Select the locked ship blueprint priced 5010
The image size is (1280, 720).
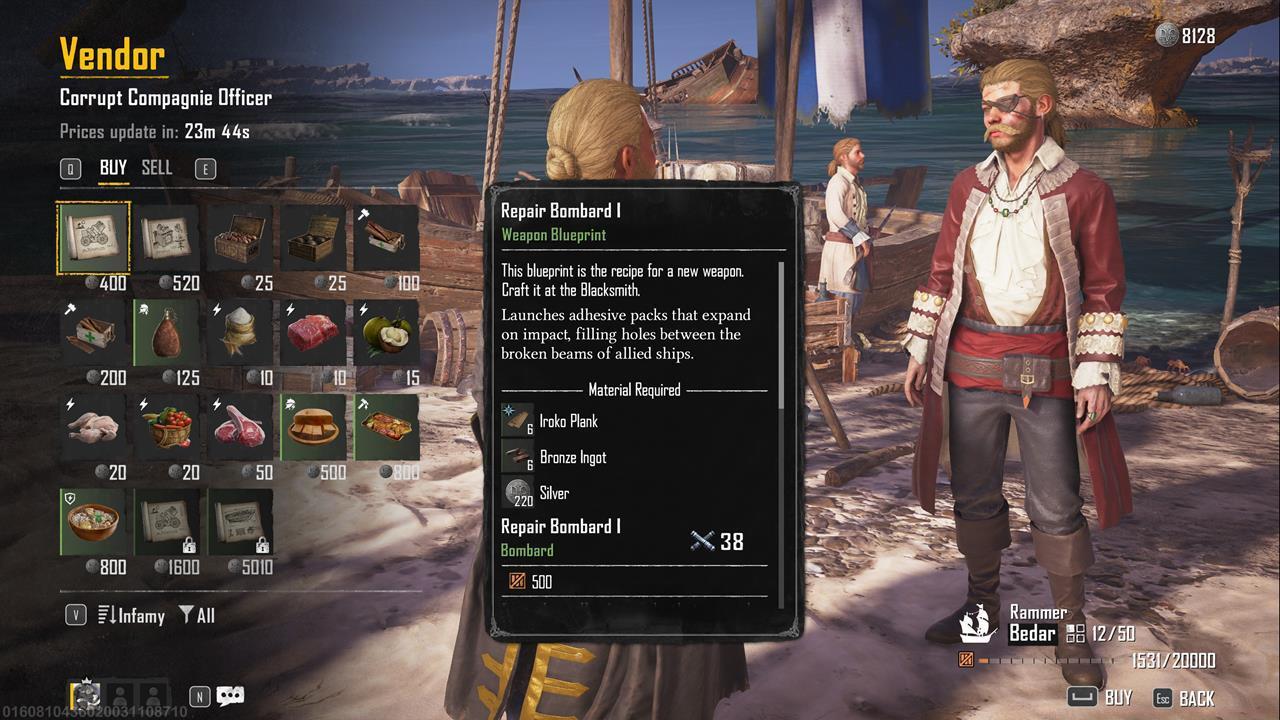point(240,522)
